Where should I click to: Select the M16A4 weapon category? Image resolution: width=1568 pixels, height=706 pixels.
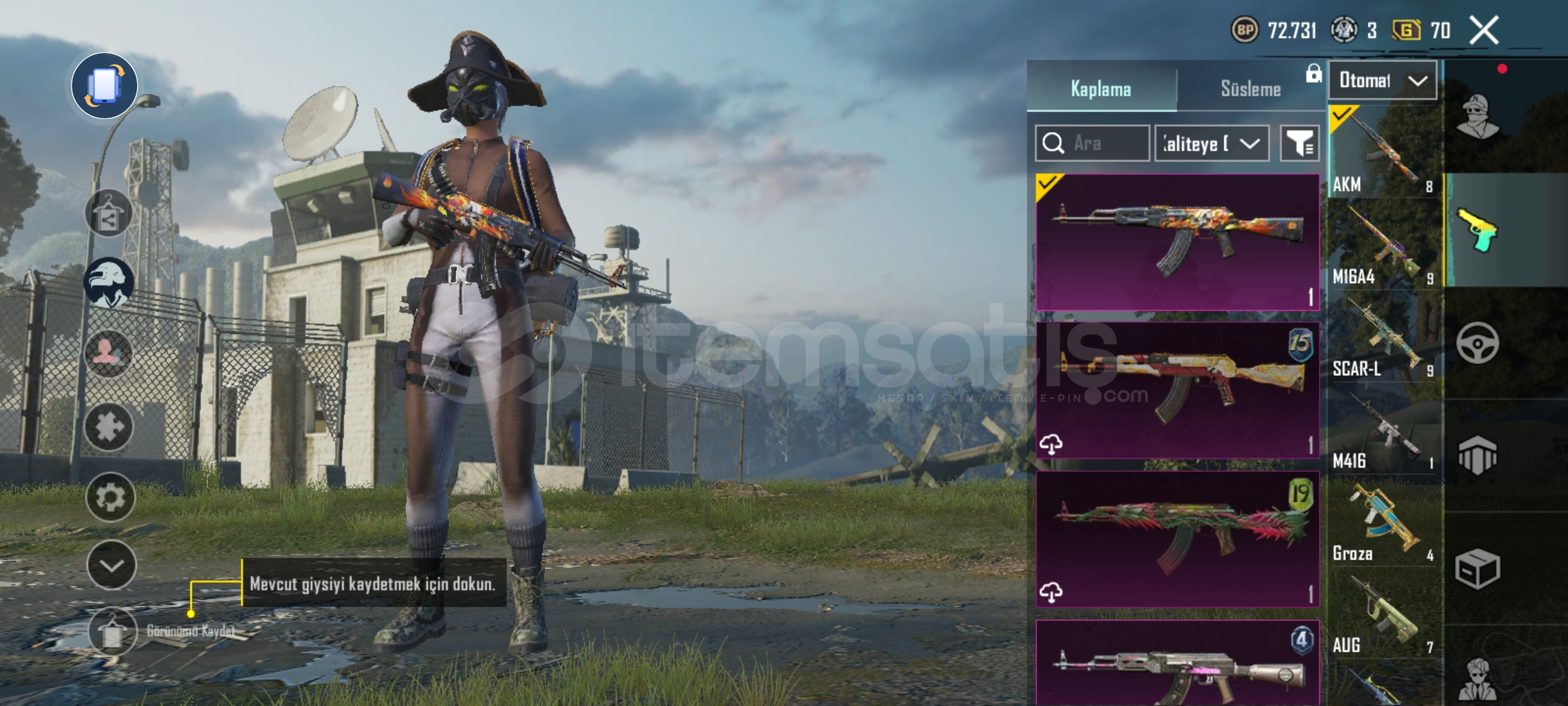point(1384,244)
